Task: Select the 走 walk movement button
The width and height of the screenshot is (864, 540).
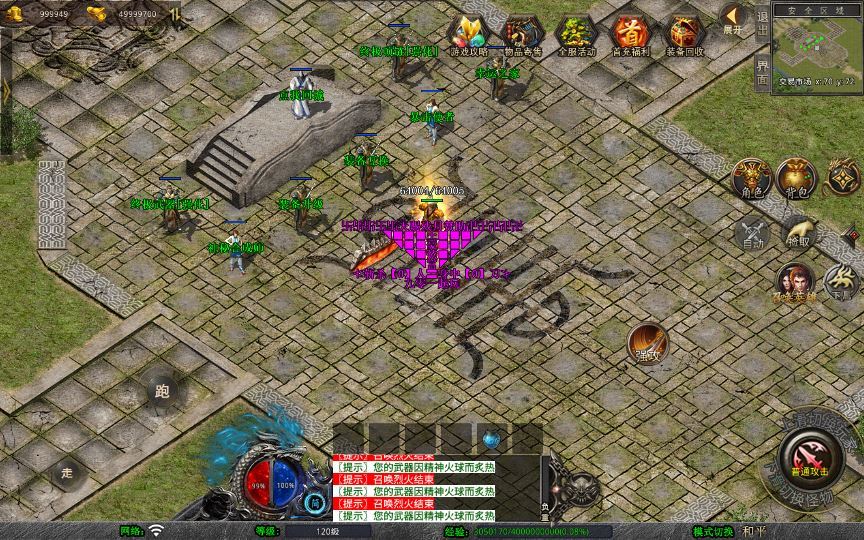Action: [68, 472]
